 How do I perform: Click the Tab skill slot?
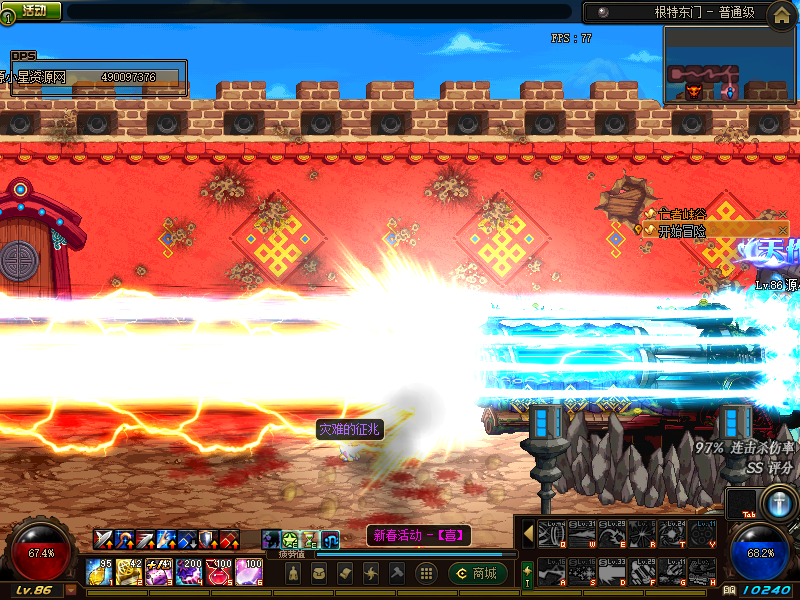(742, 504)
